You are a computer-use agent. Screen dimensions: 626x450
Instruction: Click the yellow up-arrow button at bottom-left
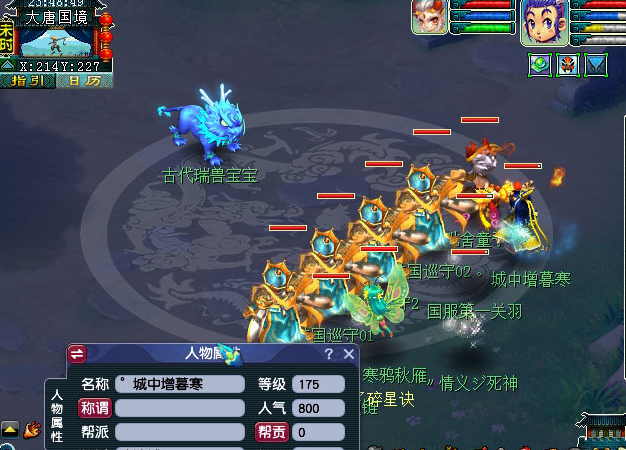[10, 429]
